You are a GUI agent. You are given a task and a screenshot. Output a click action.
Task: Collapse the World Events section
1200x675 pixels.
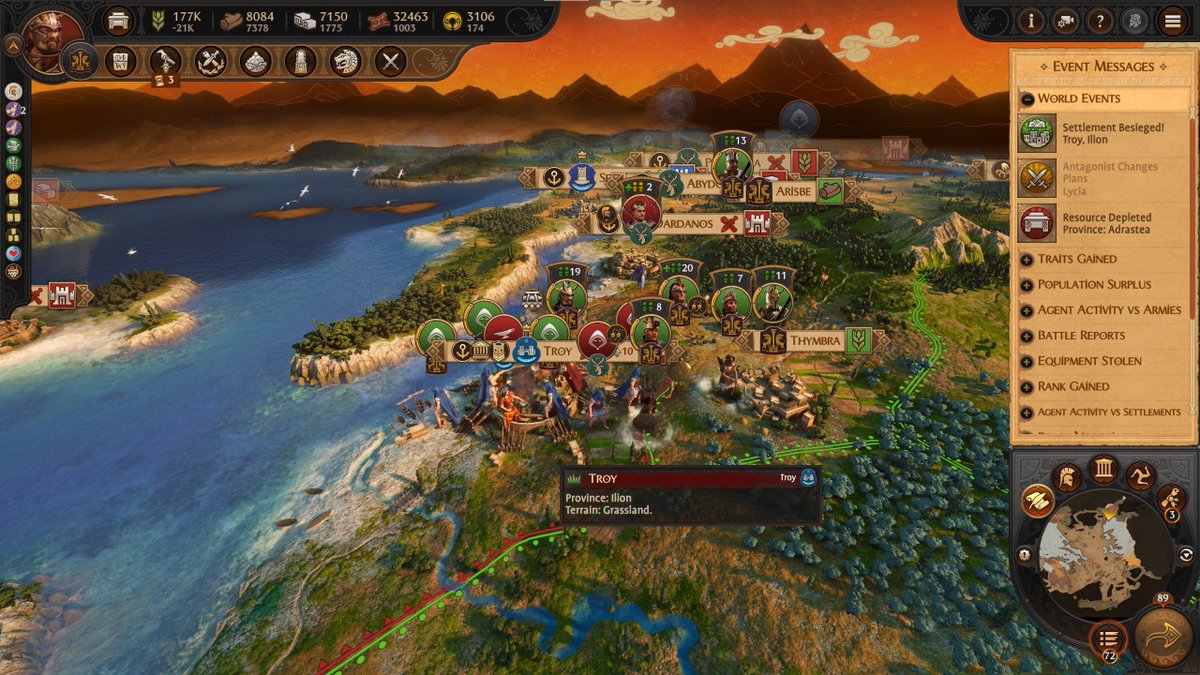click(x=1027, y=99)
